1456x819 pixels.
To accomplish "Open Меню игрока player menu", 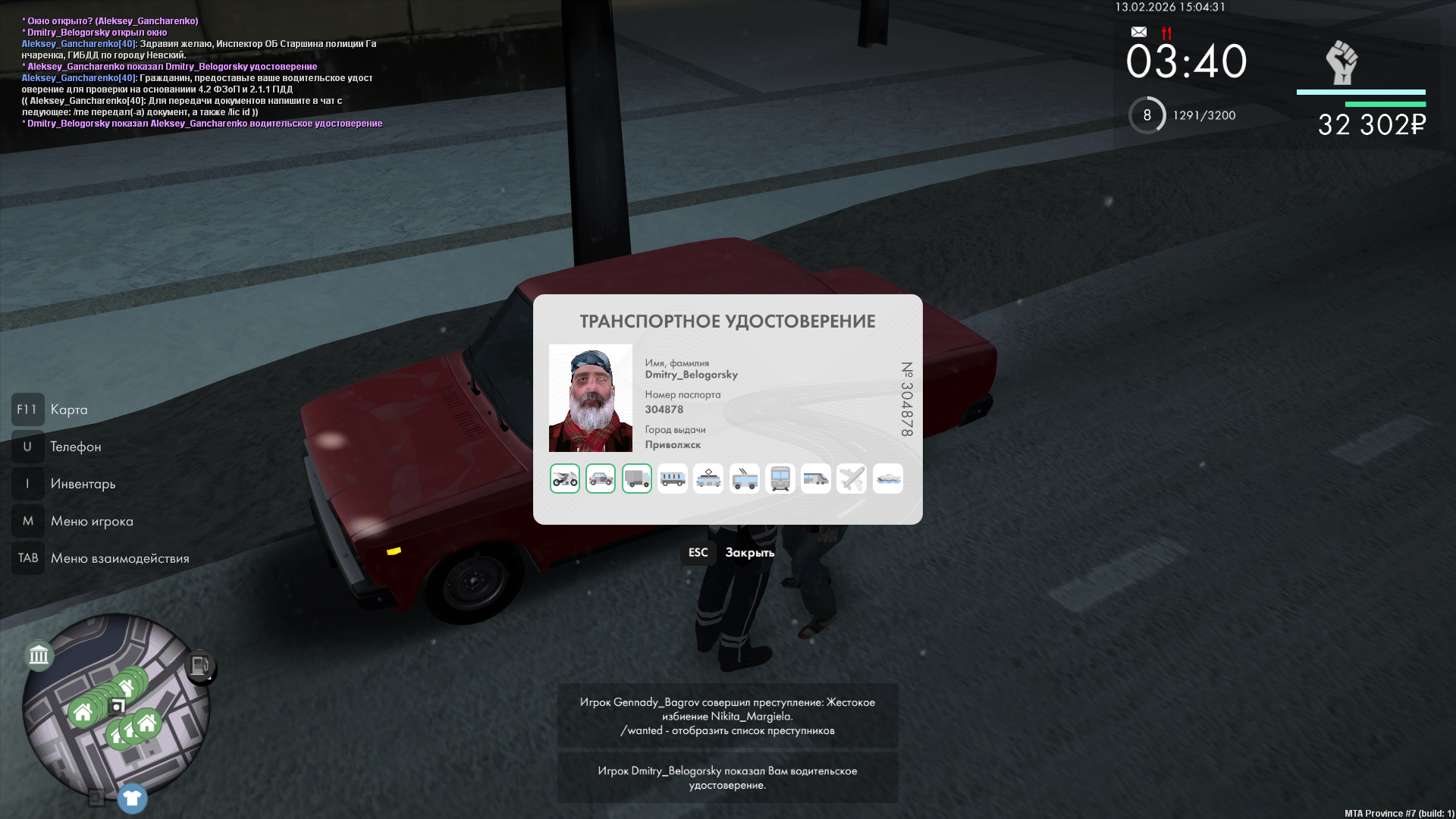I will (x=91, y=521).
